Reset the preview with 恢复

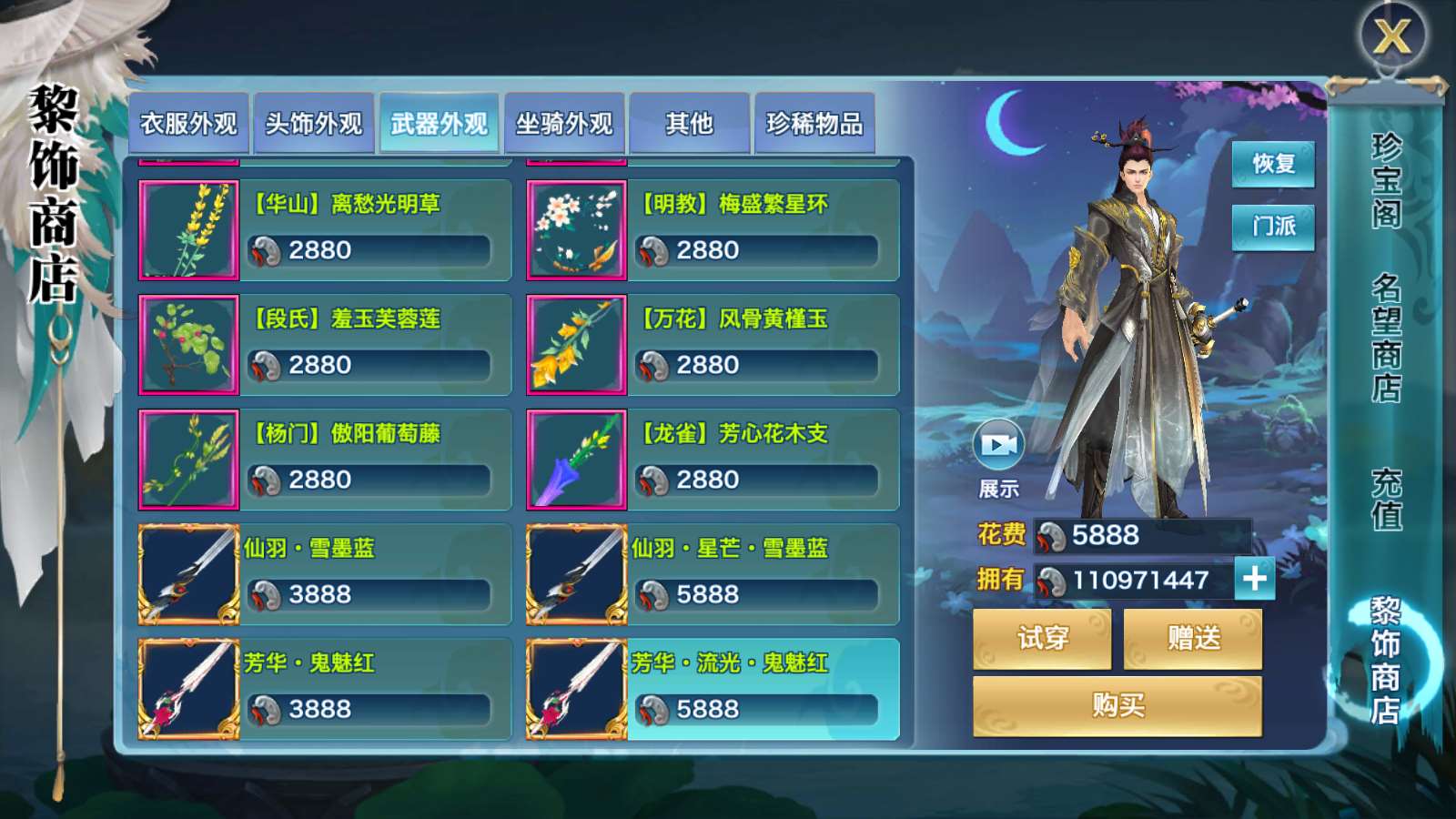coord(1273,164)
